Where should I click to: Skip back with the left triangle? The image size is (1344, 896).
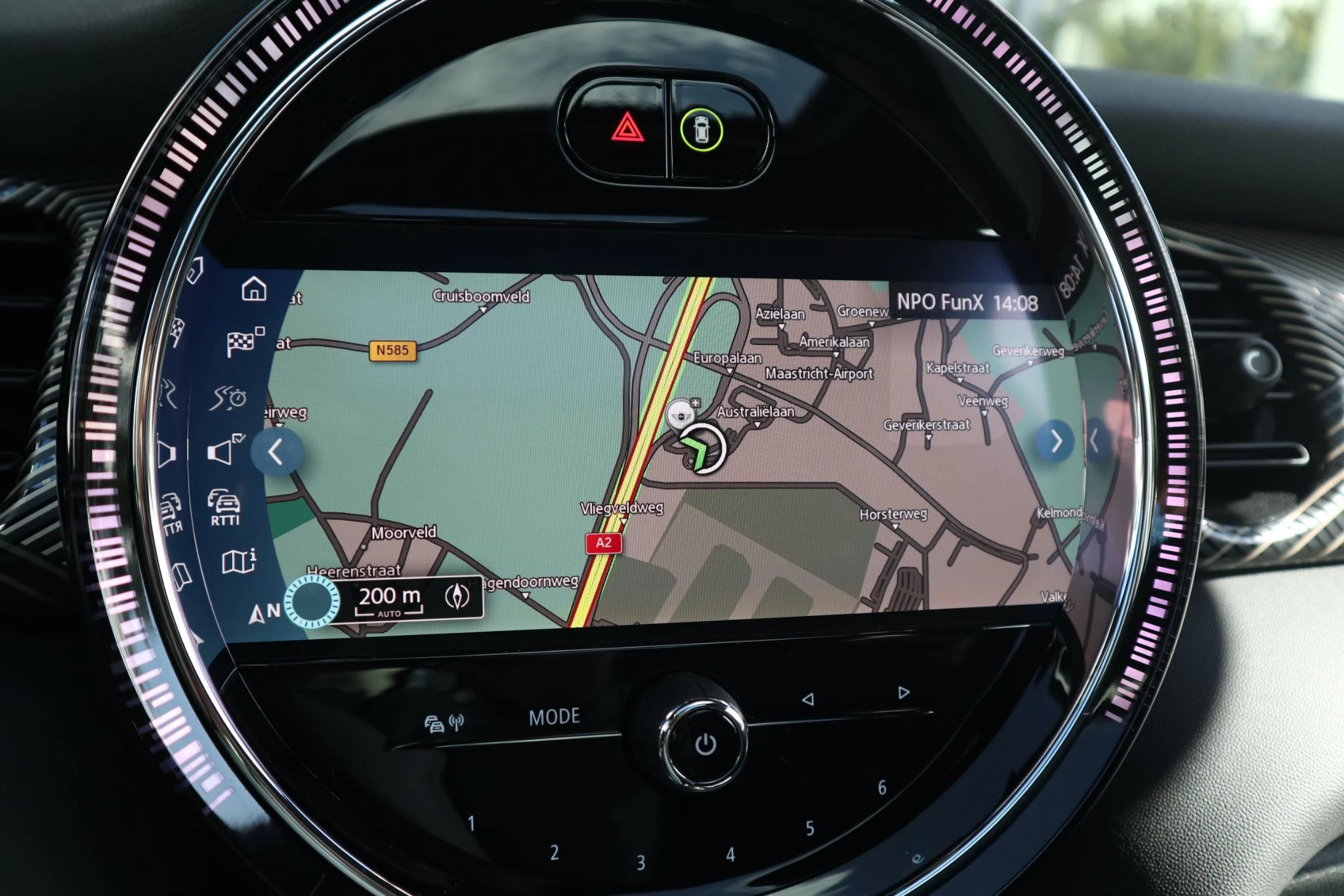pos(808,699)
